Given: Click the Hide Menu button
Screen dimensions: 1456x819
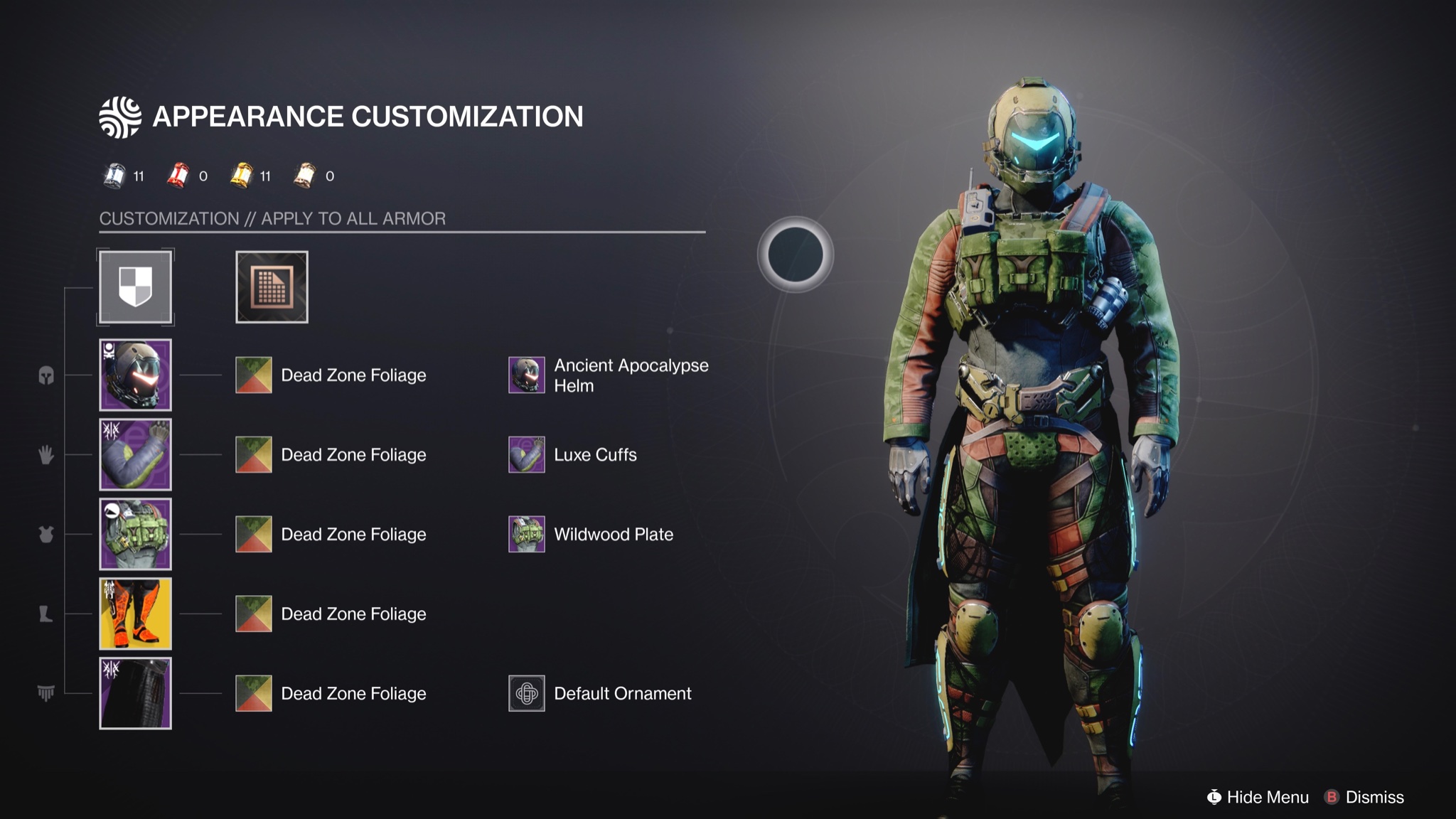Looking at the screenshot, I should click(x=1258, y=797).
